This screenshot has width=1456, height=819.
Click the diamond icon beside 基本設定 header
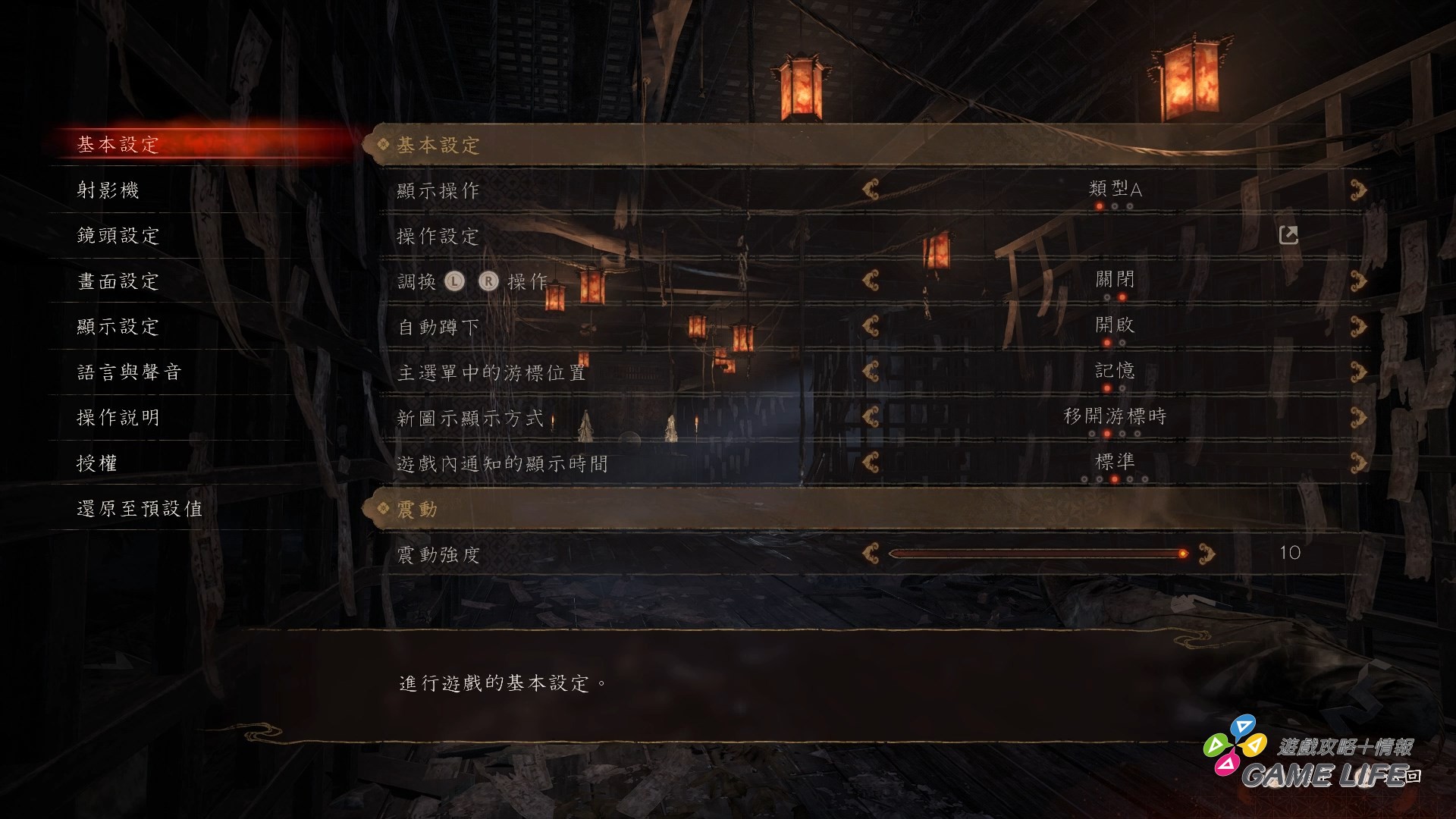tap(383, 145)
